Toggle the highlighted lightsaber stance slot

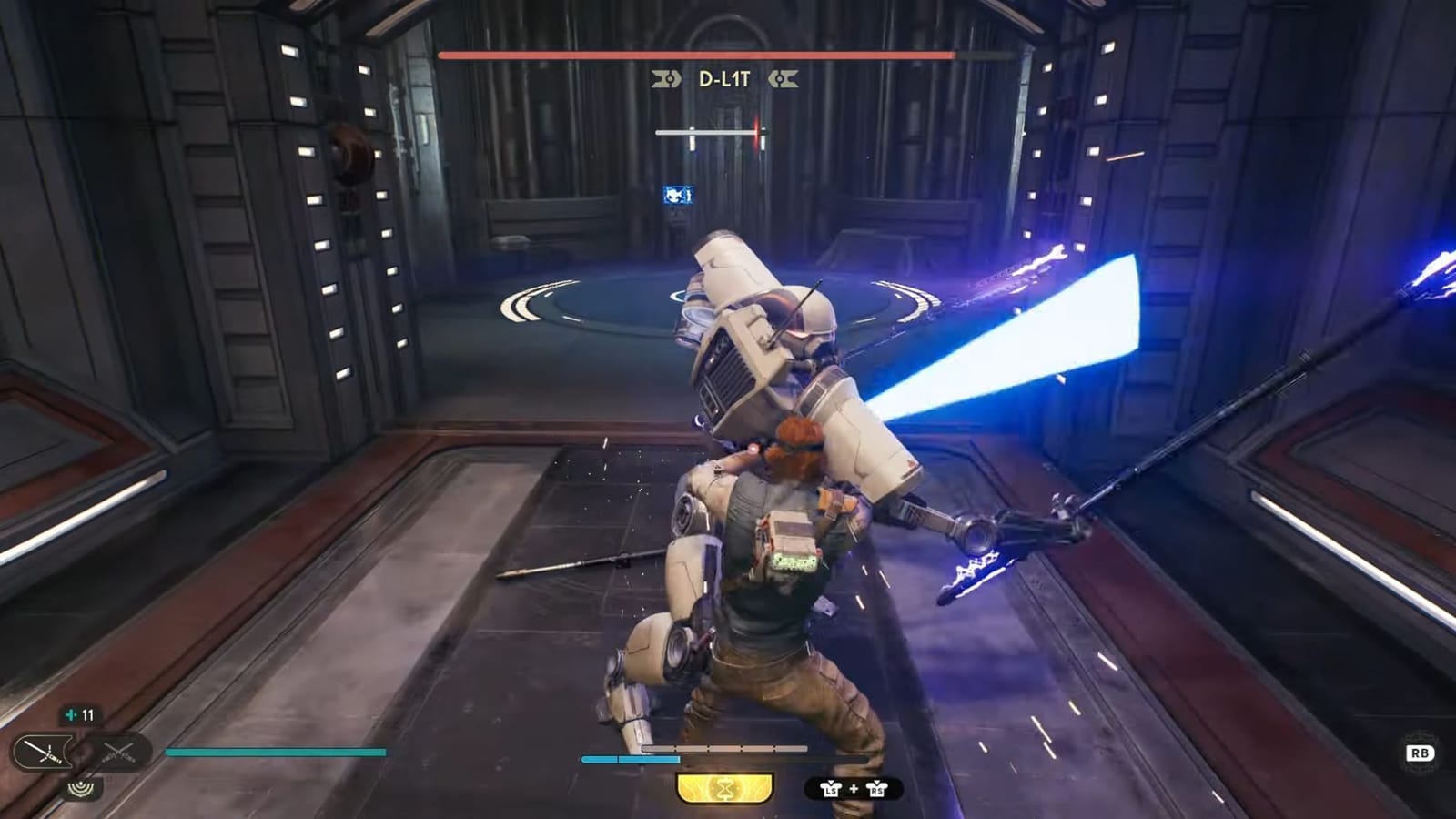[x=43, y=751]
